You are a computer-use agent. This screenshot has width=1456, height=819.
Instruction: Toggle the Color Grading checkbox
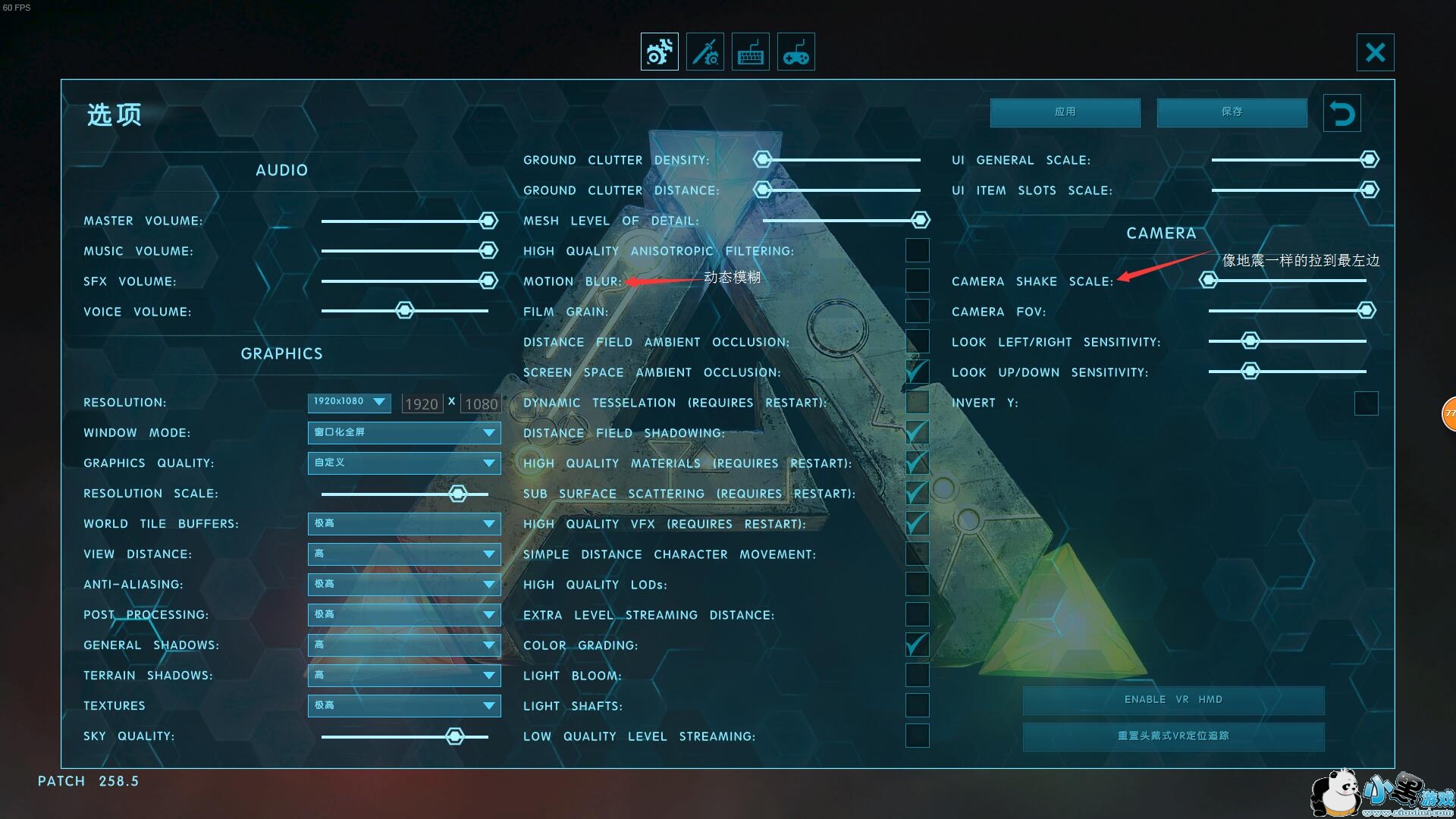(917, 645)
